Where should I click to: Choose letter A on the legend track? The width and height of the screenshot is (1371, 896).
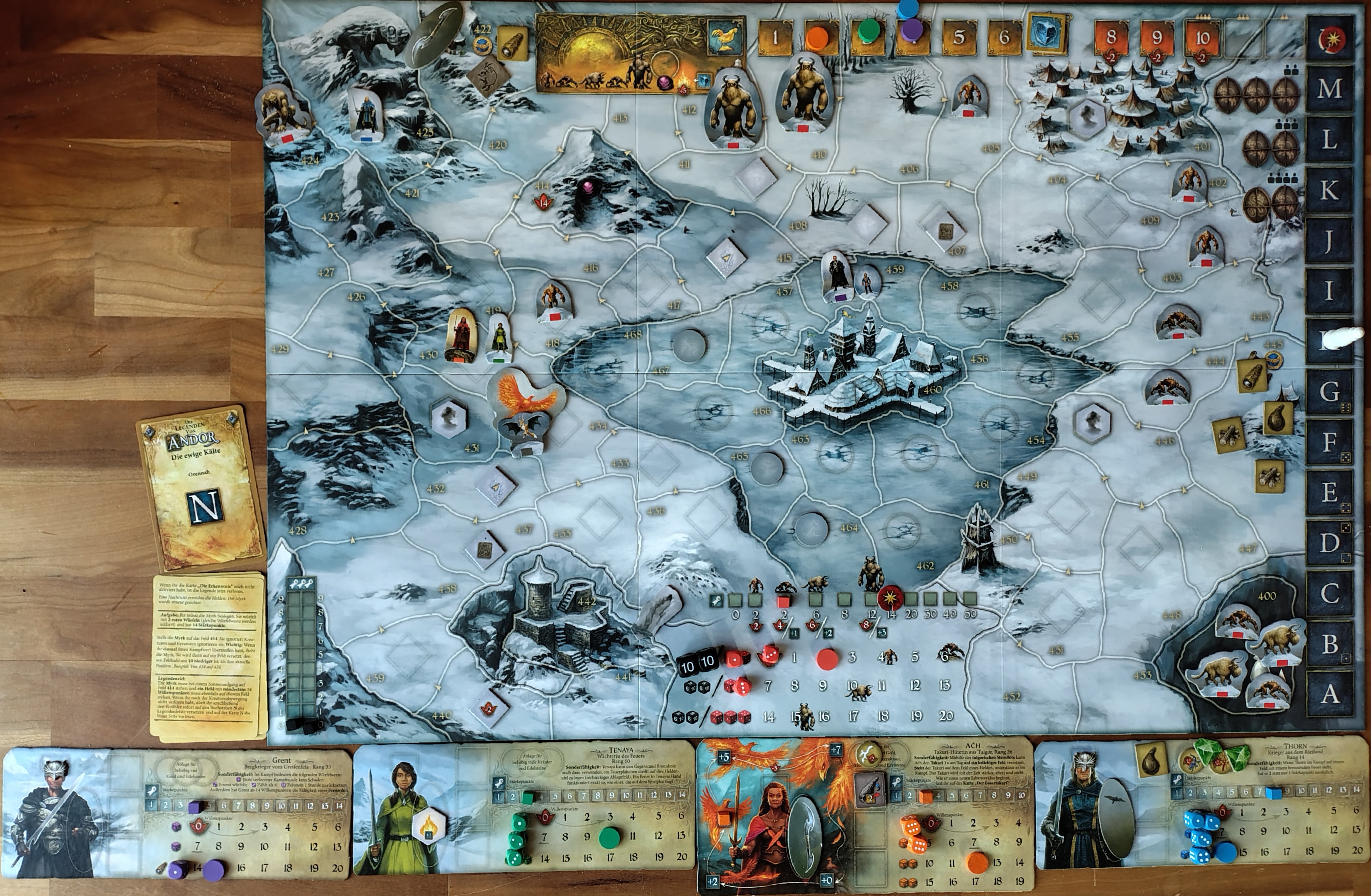tap(1329, 694)
